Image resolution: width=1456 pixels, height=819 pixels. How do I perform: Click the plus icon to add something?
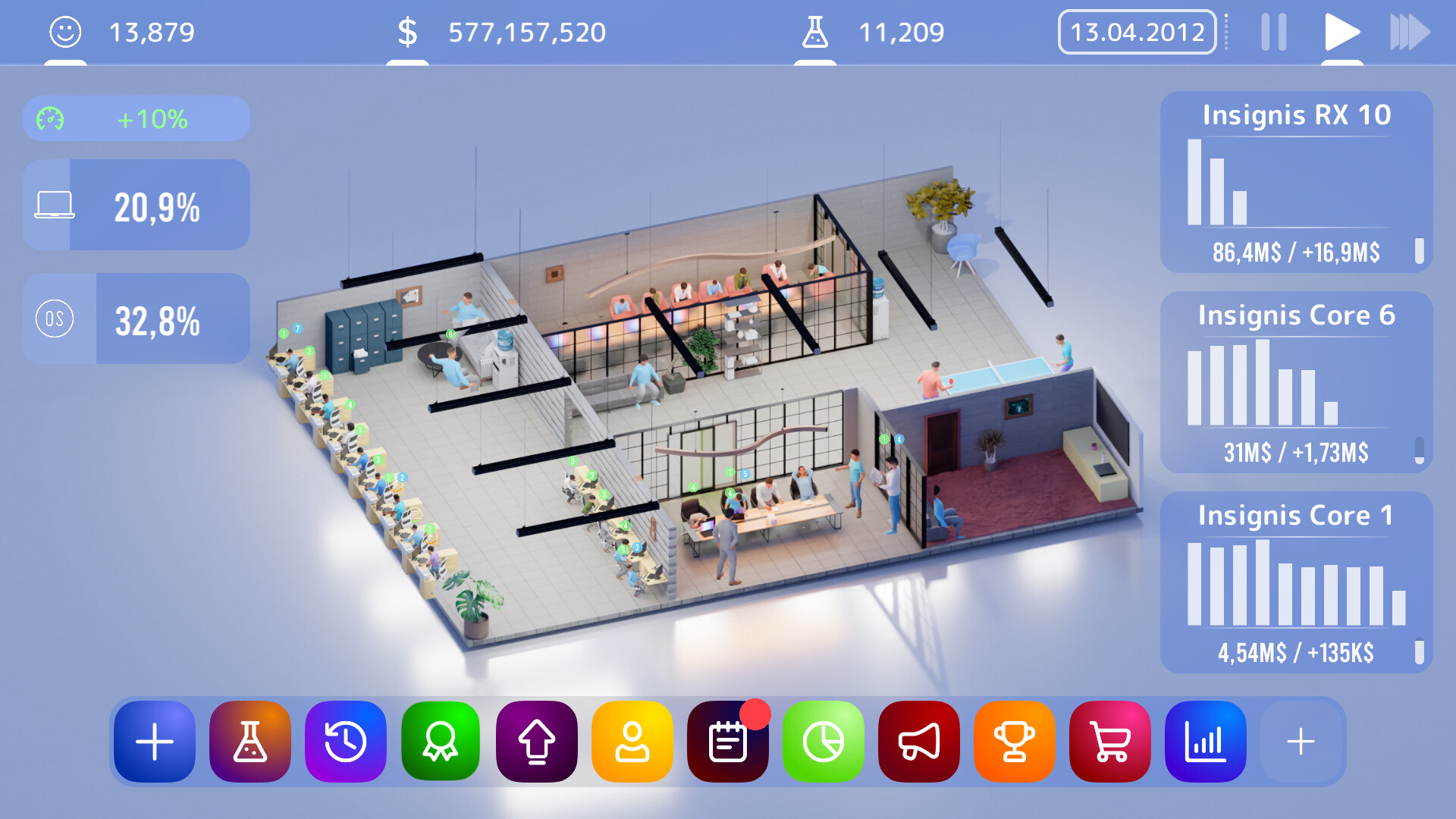coord(154,742)
